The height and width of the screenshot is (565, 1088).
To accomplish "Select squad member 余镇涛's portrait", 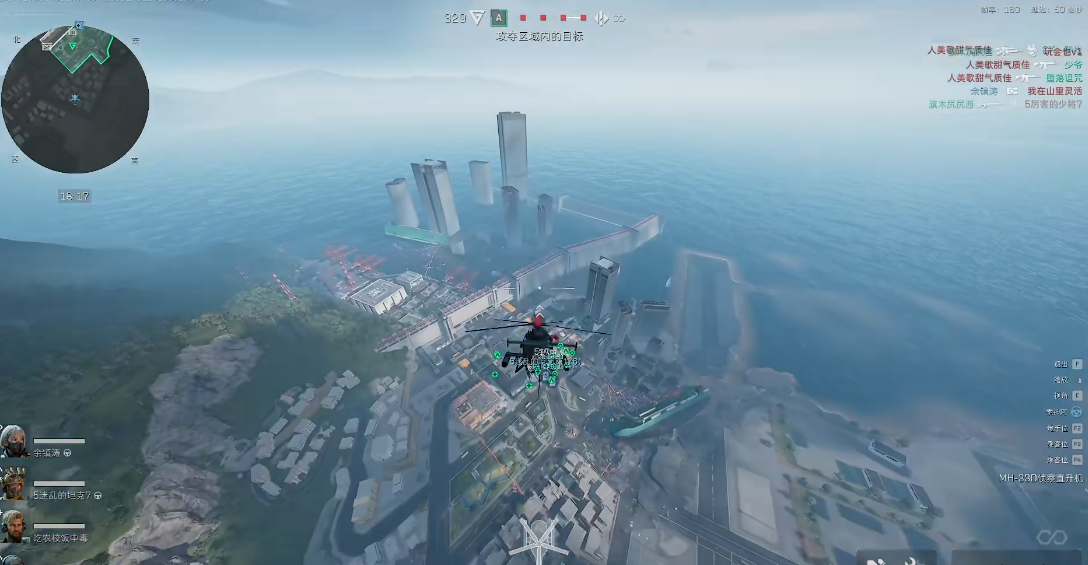I will (x=14, y=441).
